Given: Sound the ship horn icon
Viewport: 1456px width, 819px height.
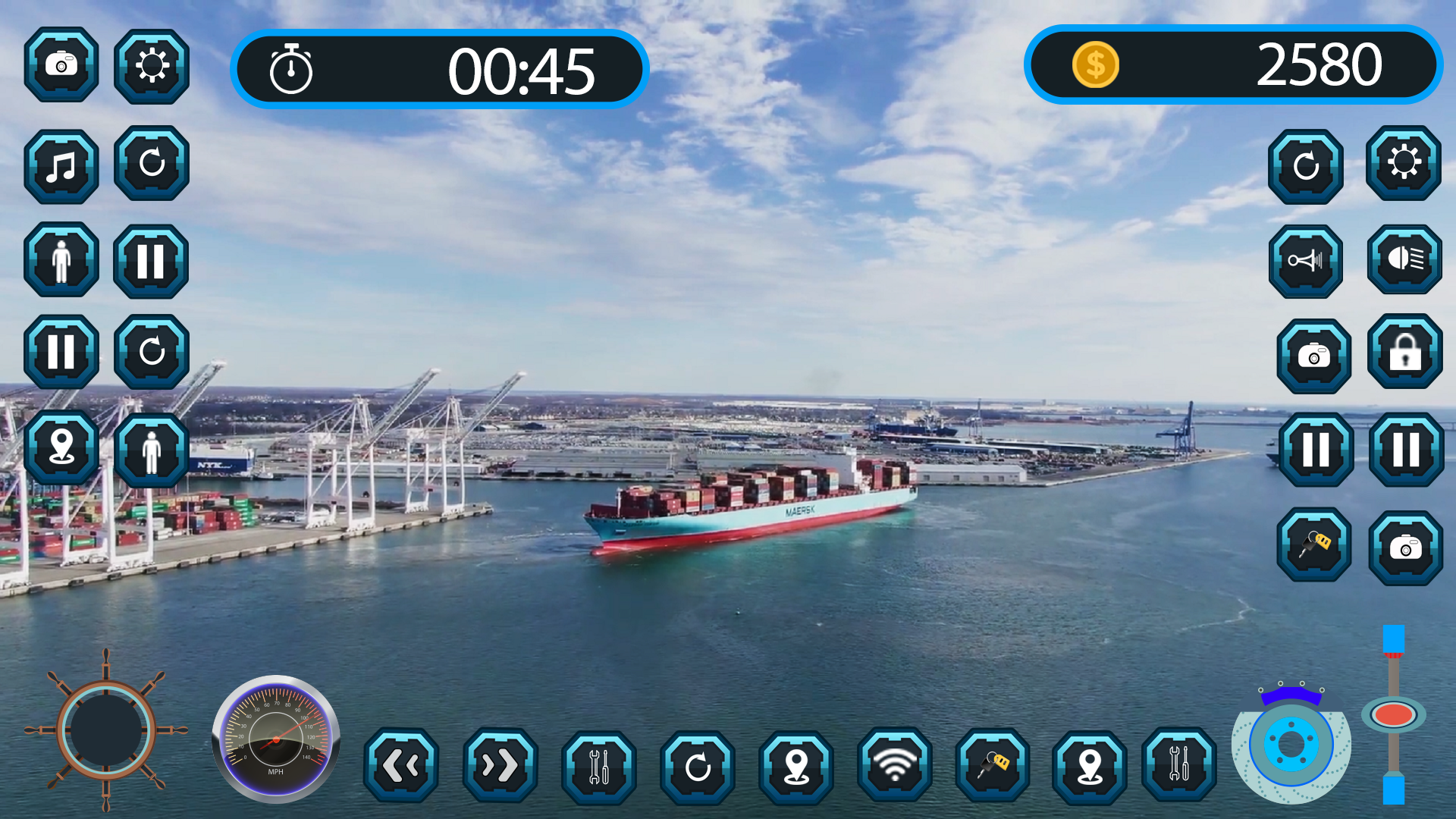Looking at the screenshot, I should [x=1306, y=262].
